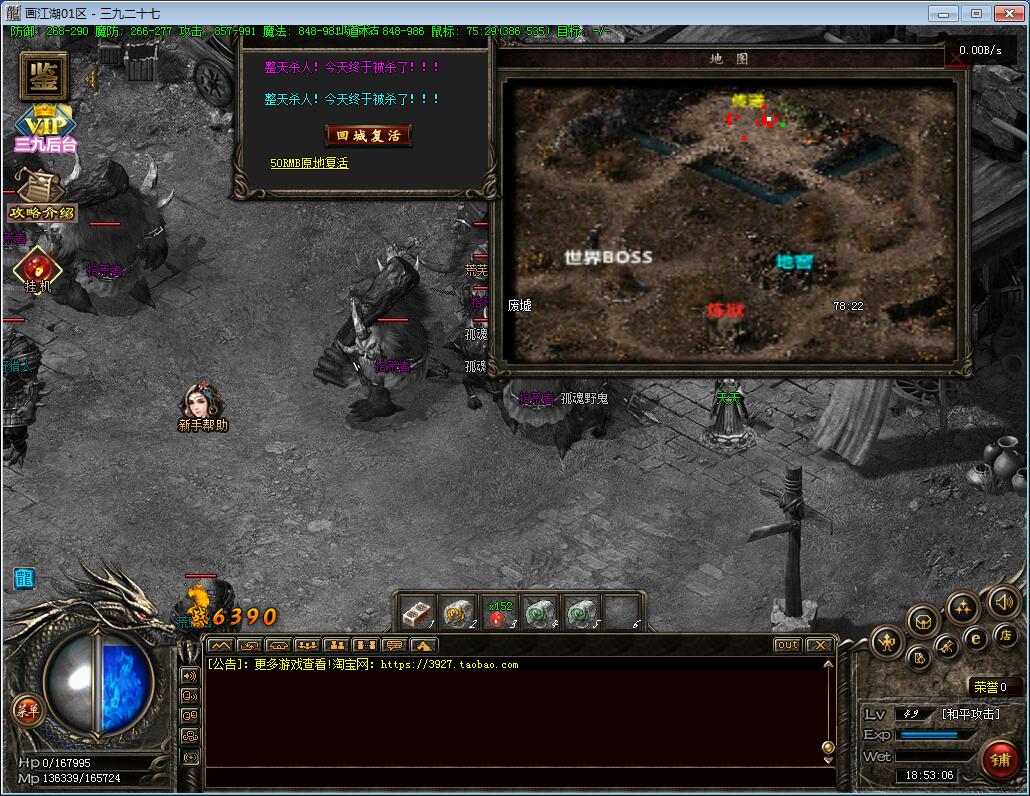This screenshot has height=796, width=1030.
Task: Open the red 铺 store button
Action: [1000, 760]
